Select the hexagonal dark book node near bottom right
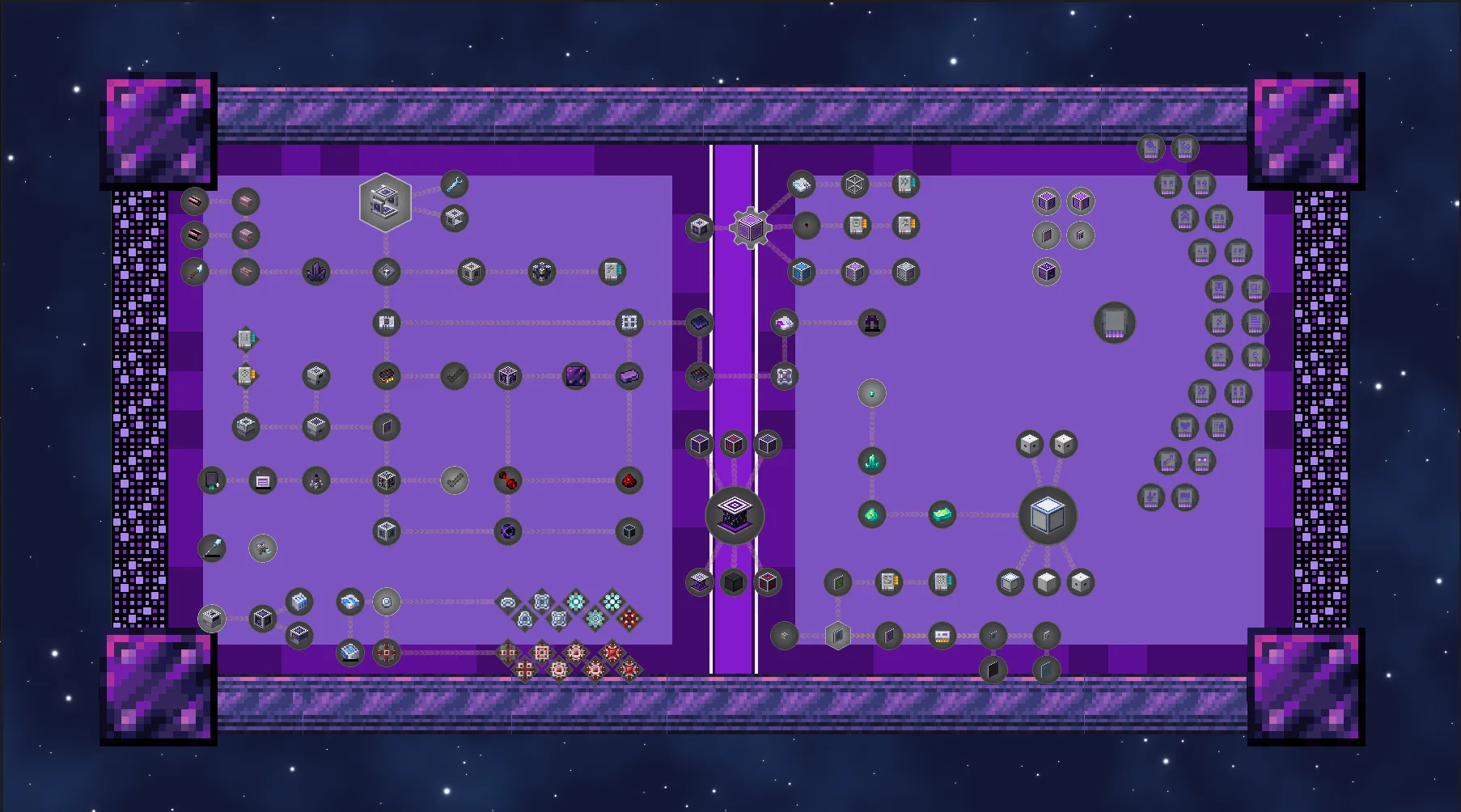The width and height of the screenshot is (1461, 812). click(x=837, y=635)
